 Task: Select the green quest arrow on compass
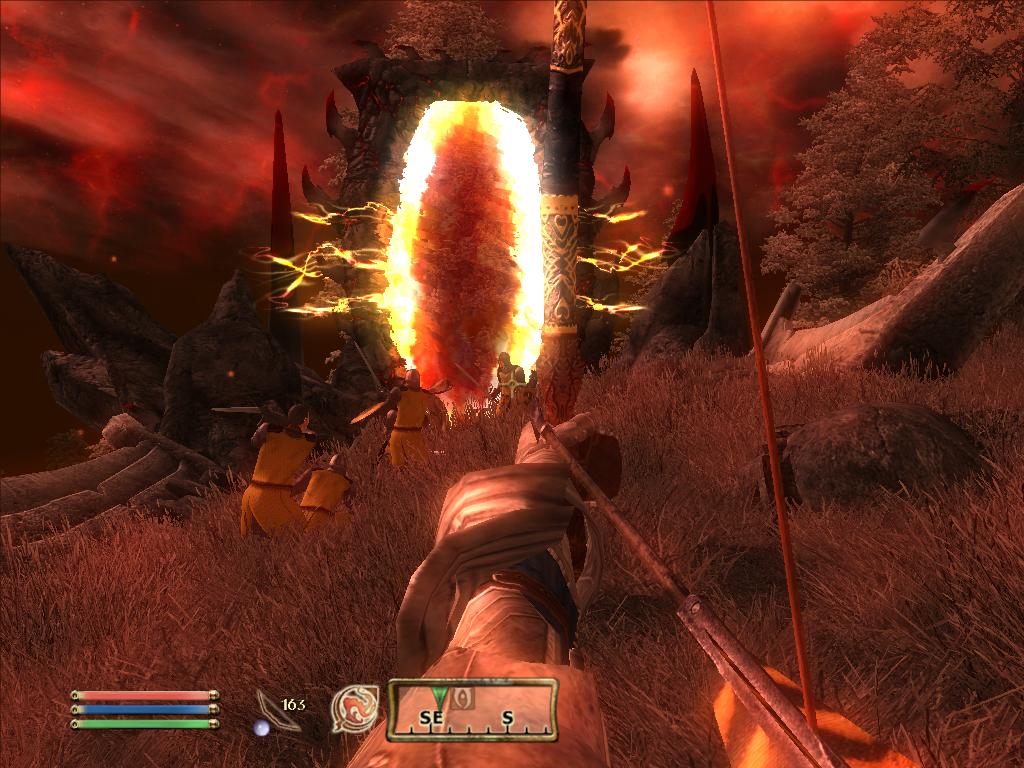[437, 693]
